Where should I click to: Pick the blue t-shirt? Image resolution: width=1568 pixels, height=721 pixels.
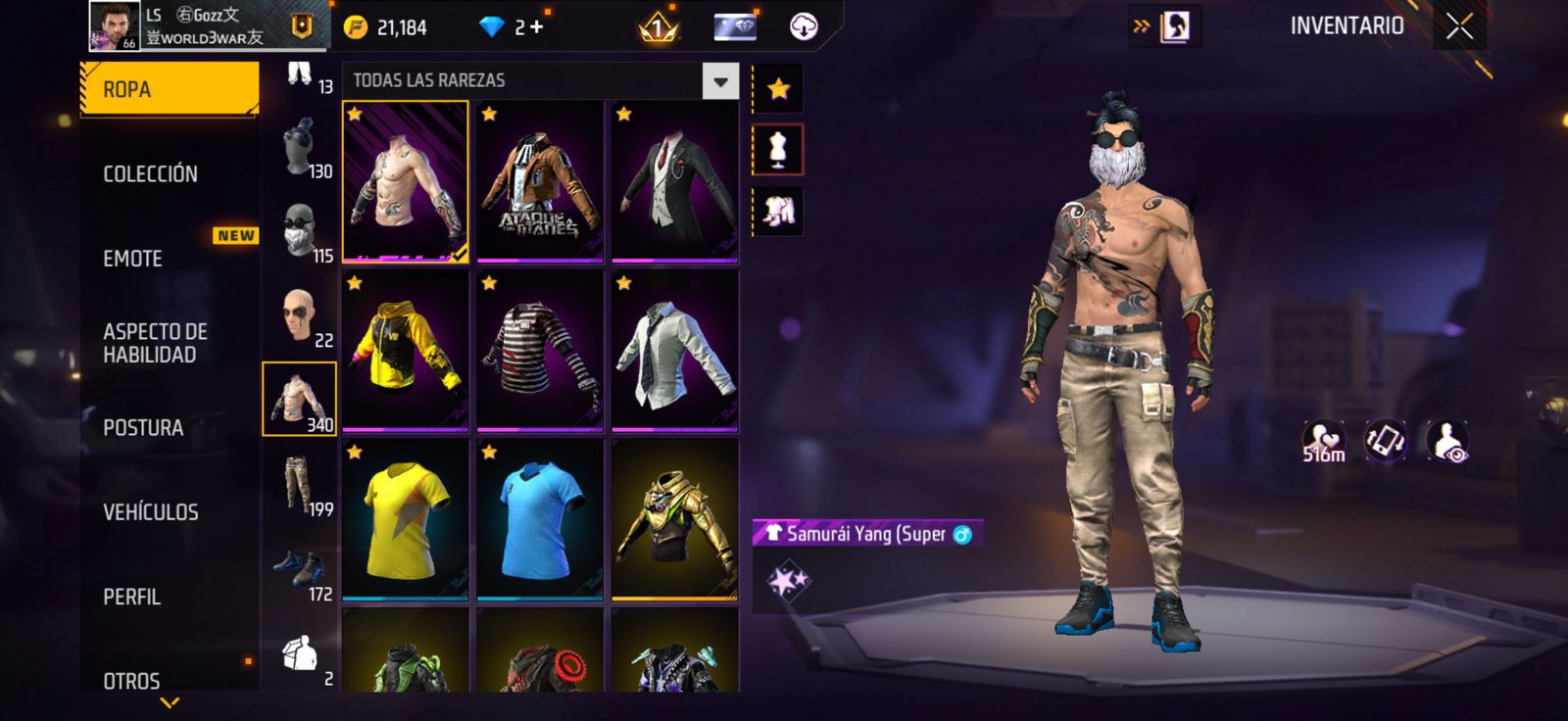click(540, 519)
